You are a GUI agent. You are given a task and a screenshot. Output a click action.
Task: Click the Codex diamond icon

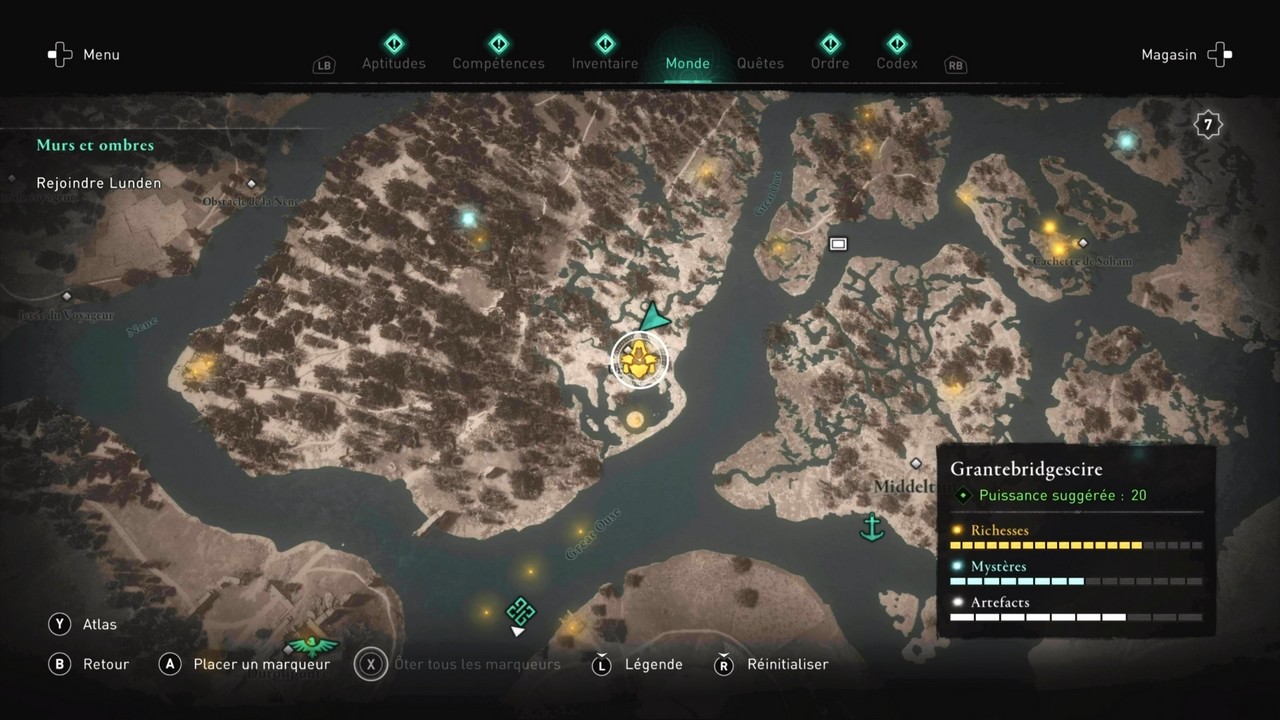tap(896, 44)
